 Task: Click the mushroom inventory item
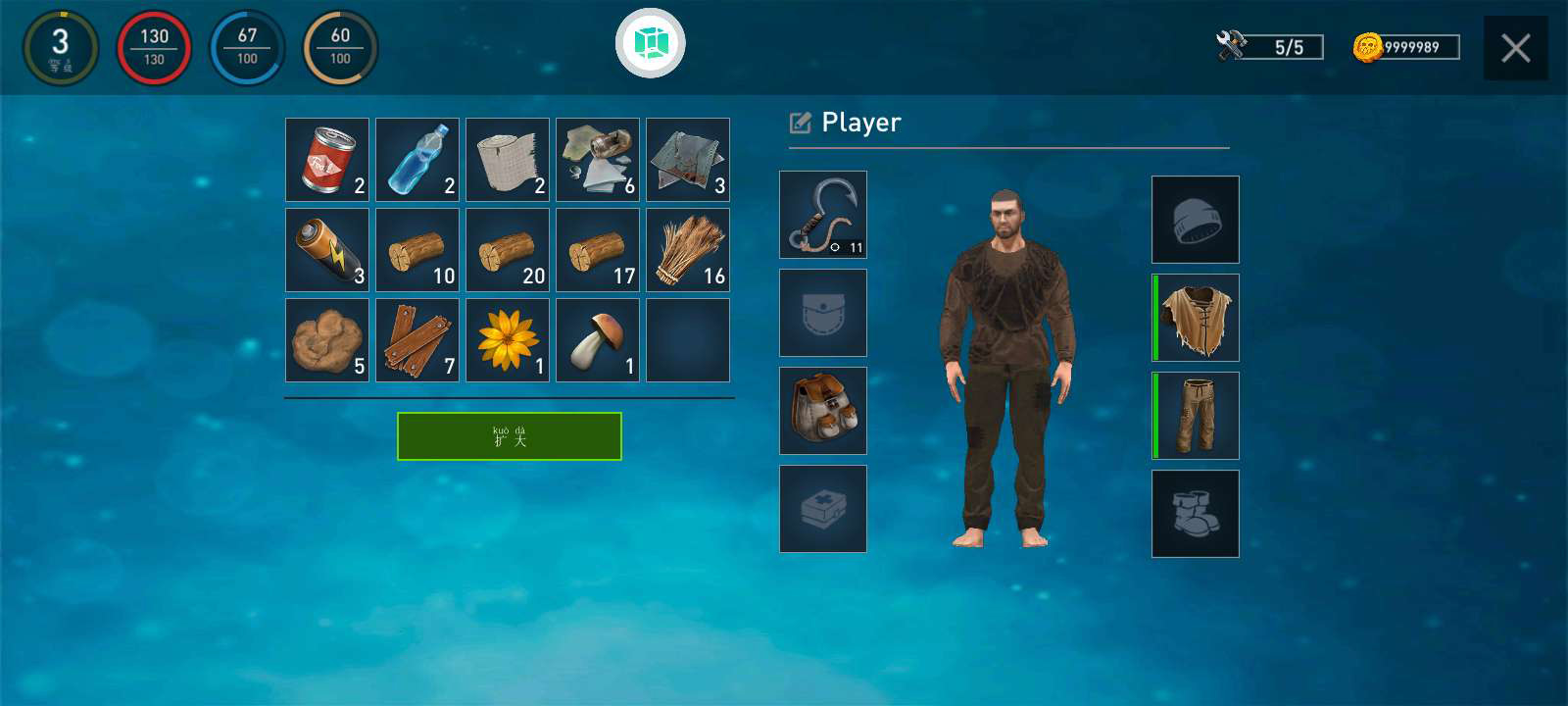click(x=597, y=340)
